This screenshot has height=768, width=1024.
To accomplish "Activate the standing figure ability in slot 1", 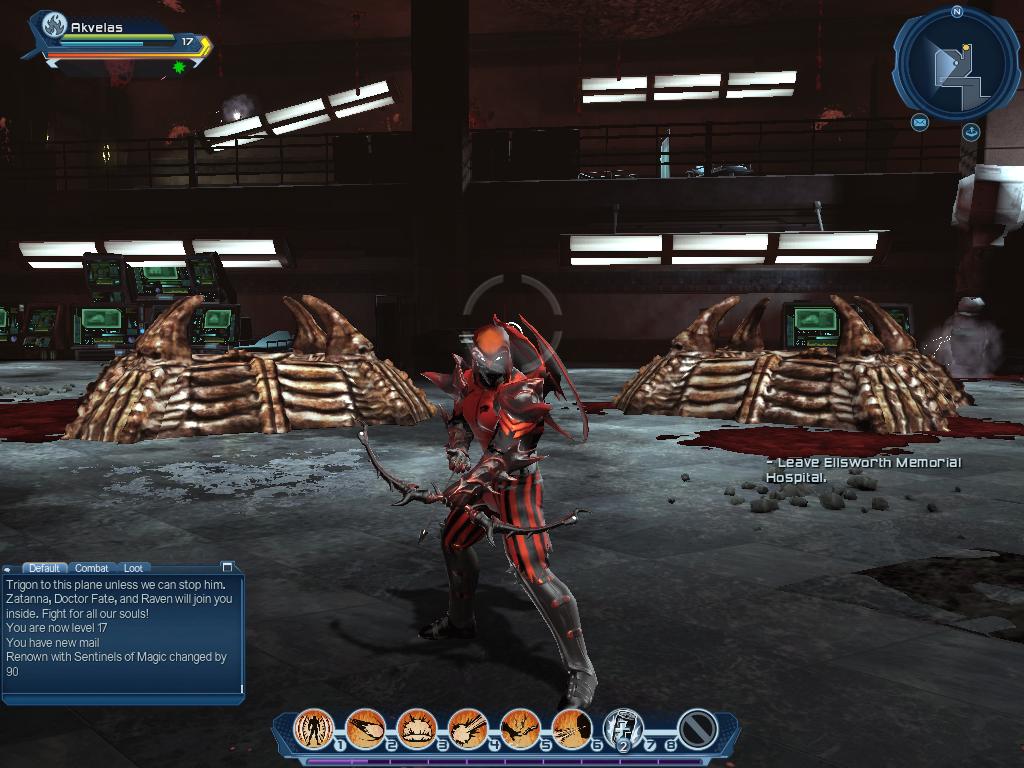I will pos(314,728).
